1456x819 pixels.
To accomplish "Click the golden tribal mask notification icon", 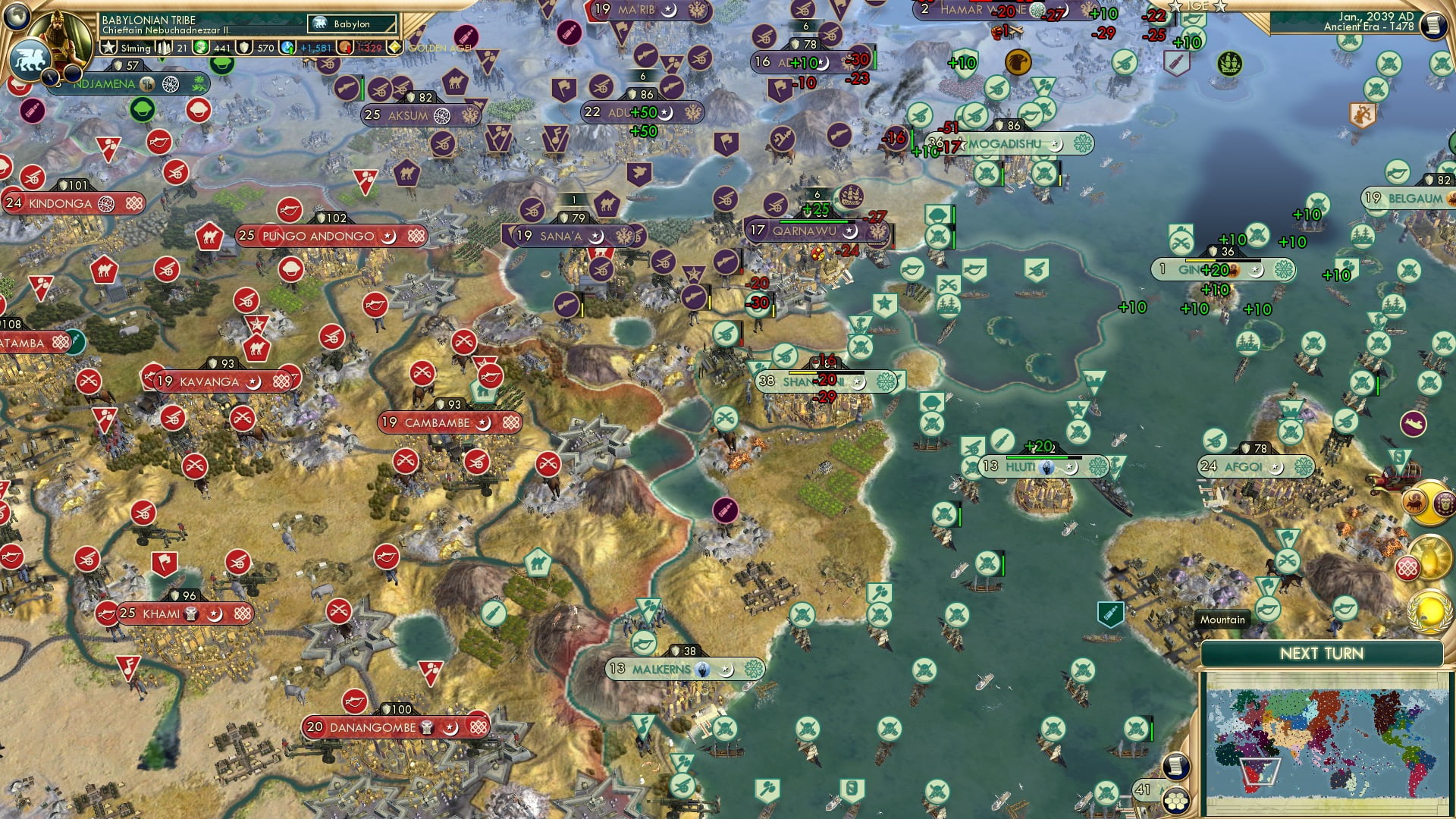I will 1443,504.
